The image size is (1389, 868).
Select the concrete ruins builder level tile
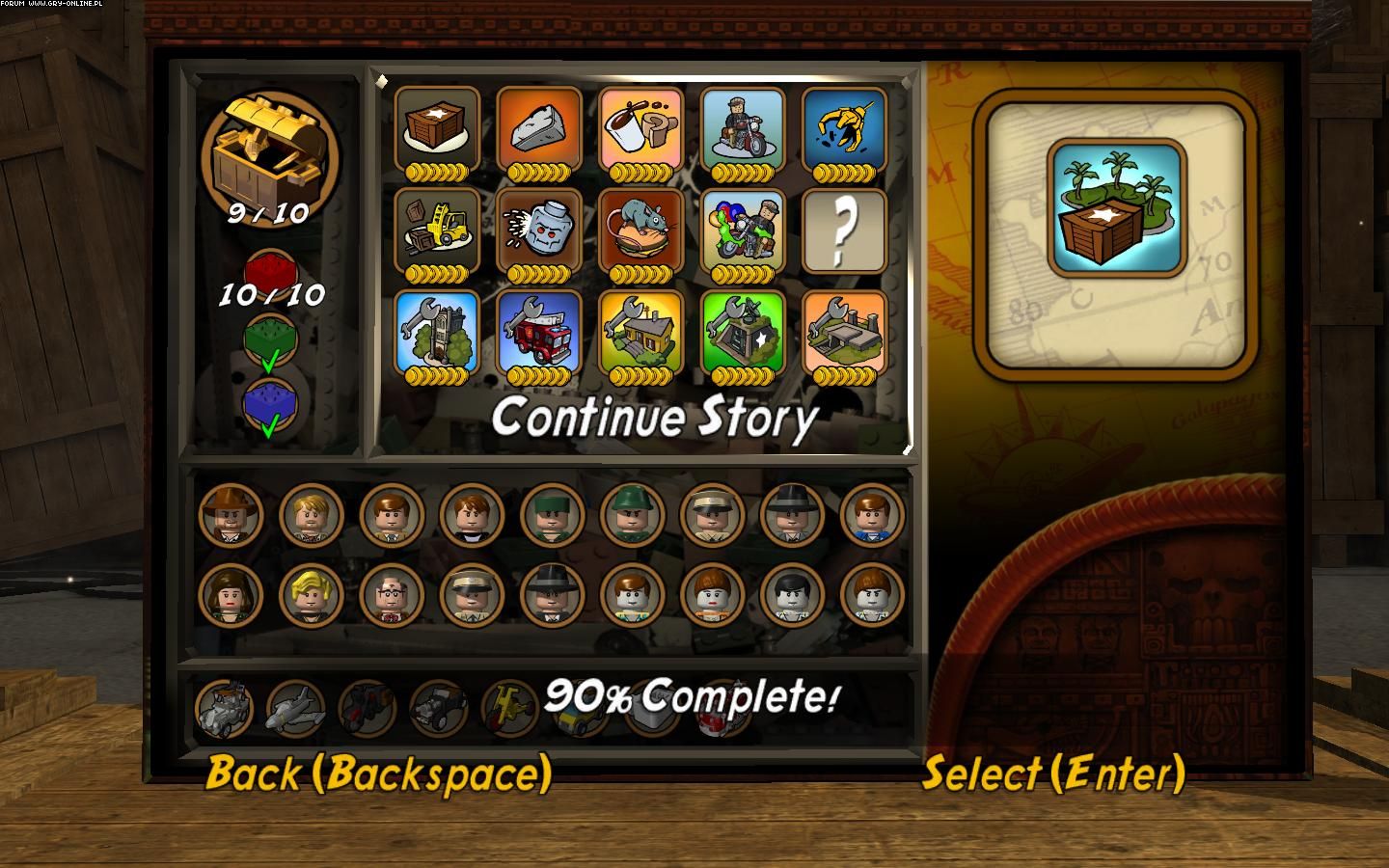click(844, 331)
